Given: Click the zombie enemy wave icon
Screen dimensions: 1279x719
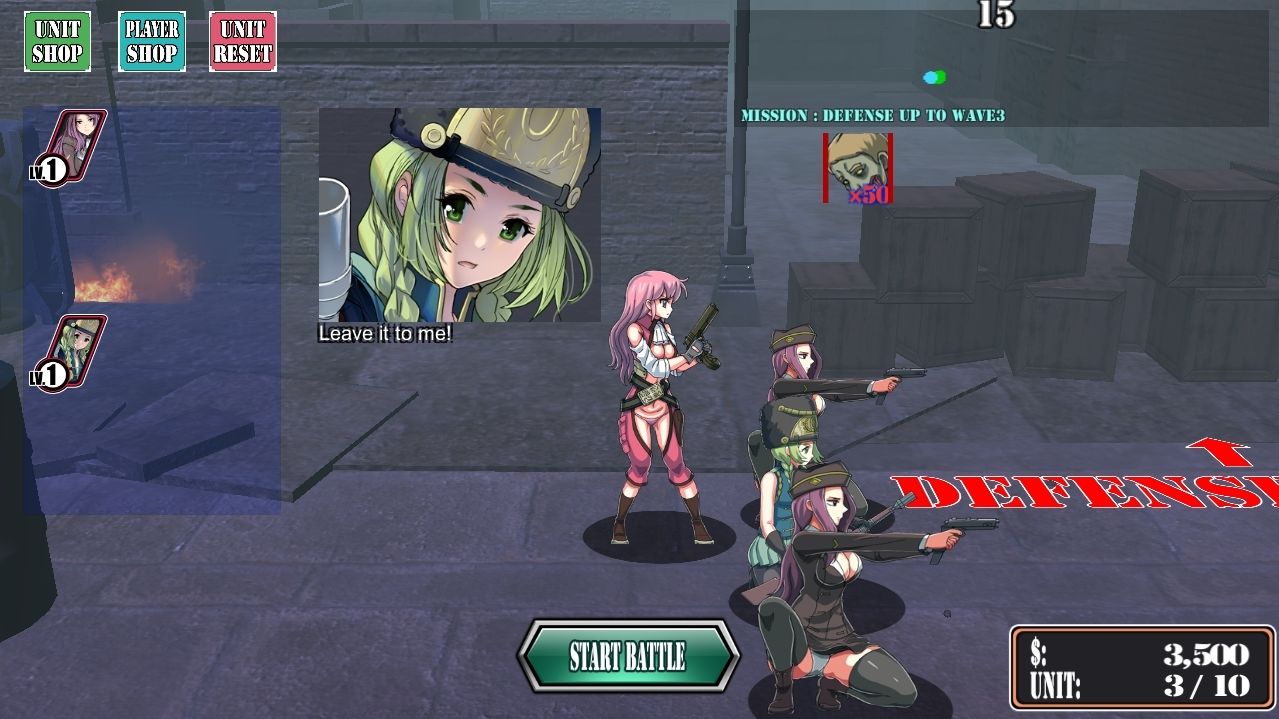Looking at the screenshot, I should coord(858,168).
